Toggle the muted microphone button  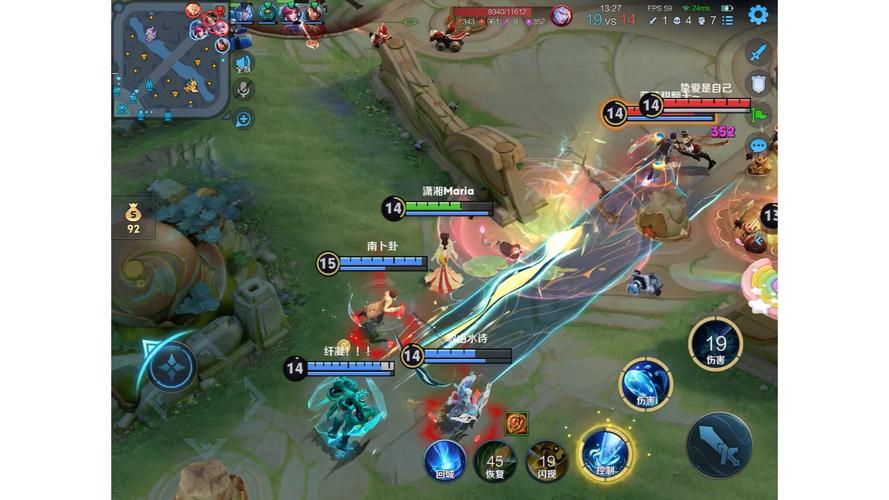(243, 90)
